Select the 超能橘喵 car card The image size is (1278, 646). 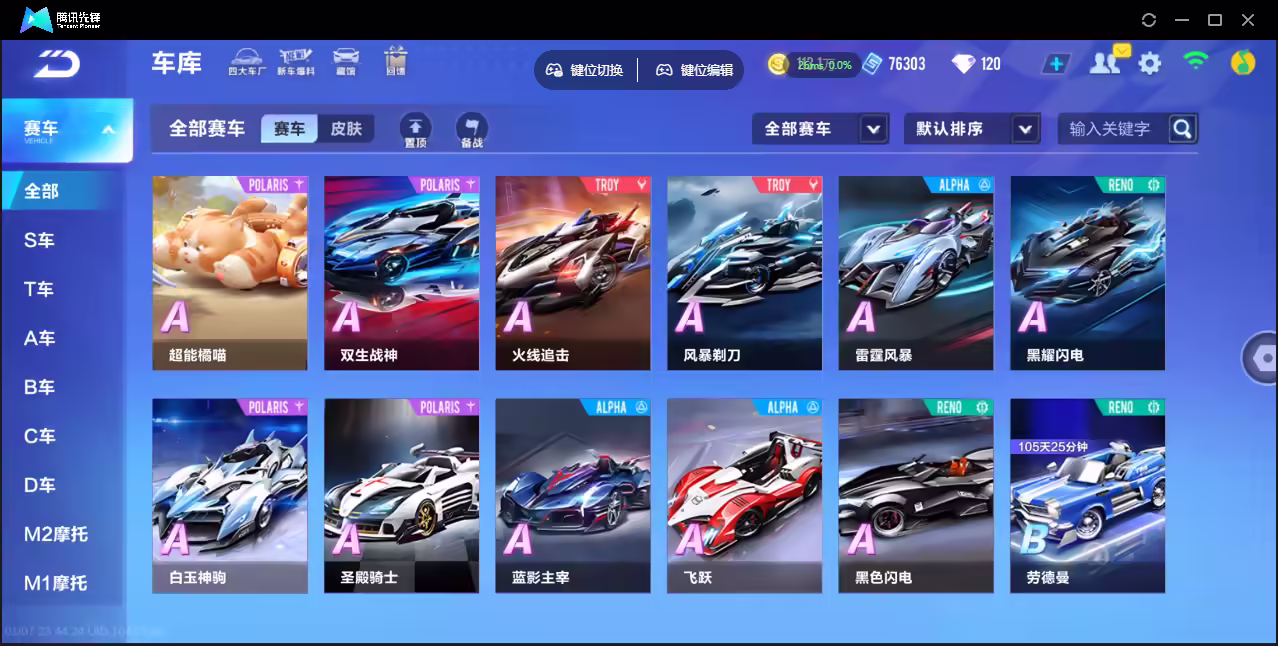[230, 273]
